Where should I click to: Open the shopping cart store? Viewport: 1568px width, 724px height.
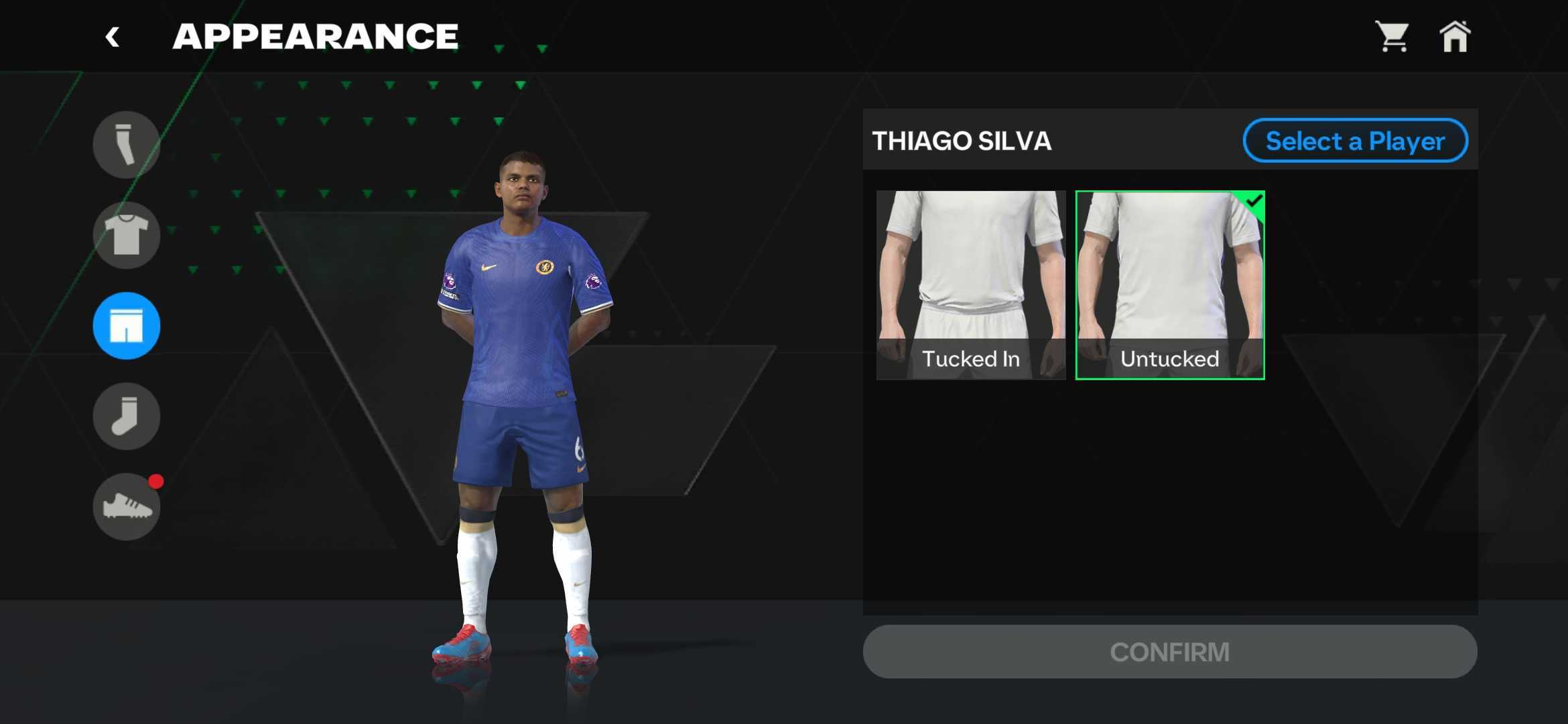1392,36
